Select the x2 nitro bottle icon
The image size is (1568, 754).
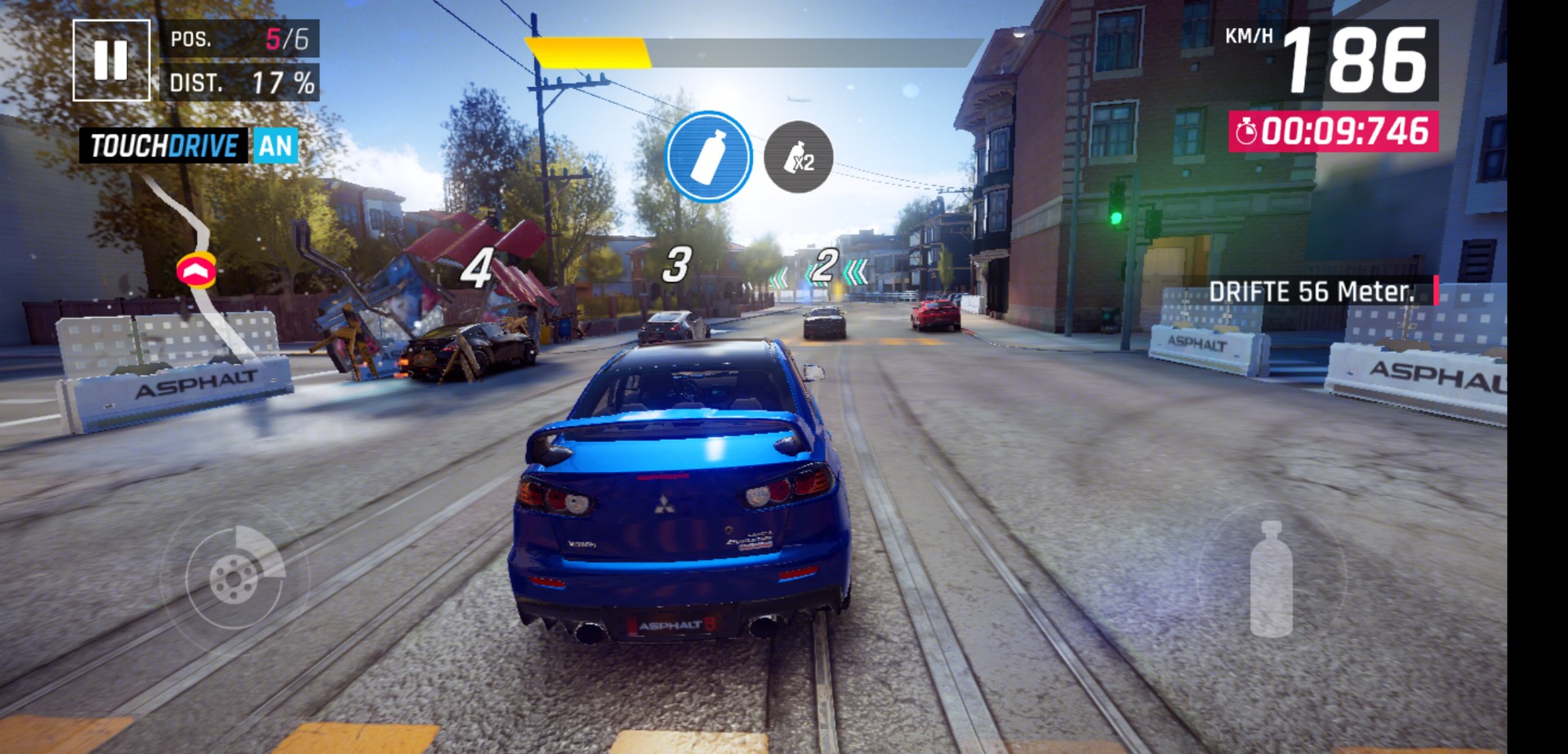click(x=798, y=158)
